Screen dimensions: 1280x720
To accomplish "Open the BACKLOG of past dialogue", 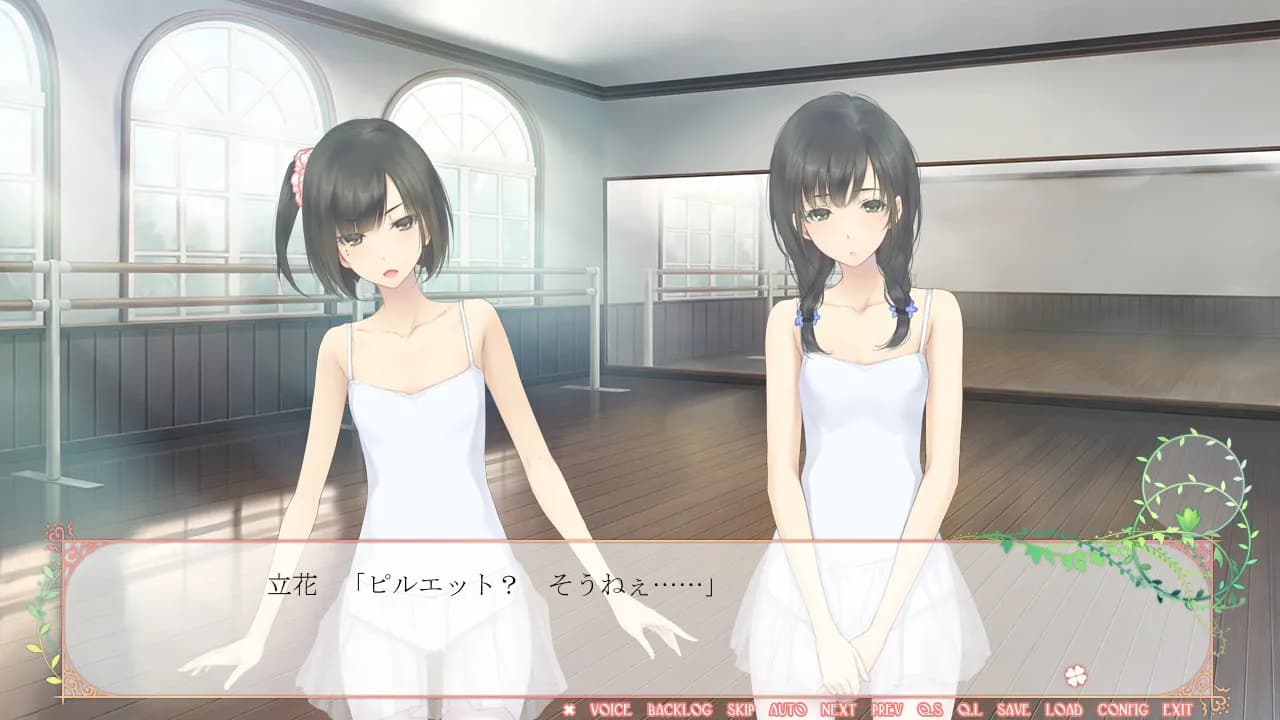I will (679, 709).
